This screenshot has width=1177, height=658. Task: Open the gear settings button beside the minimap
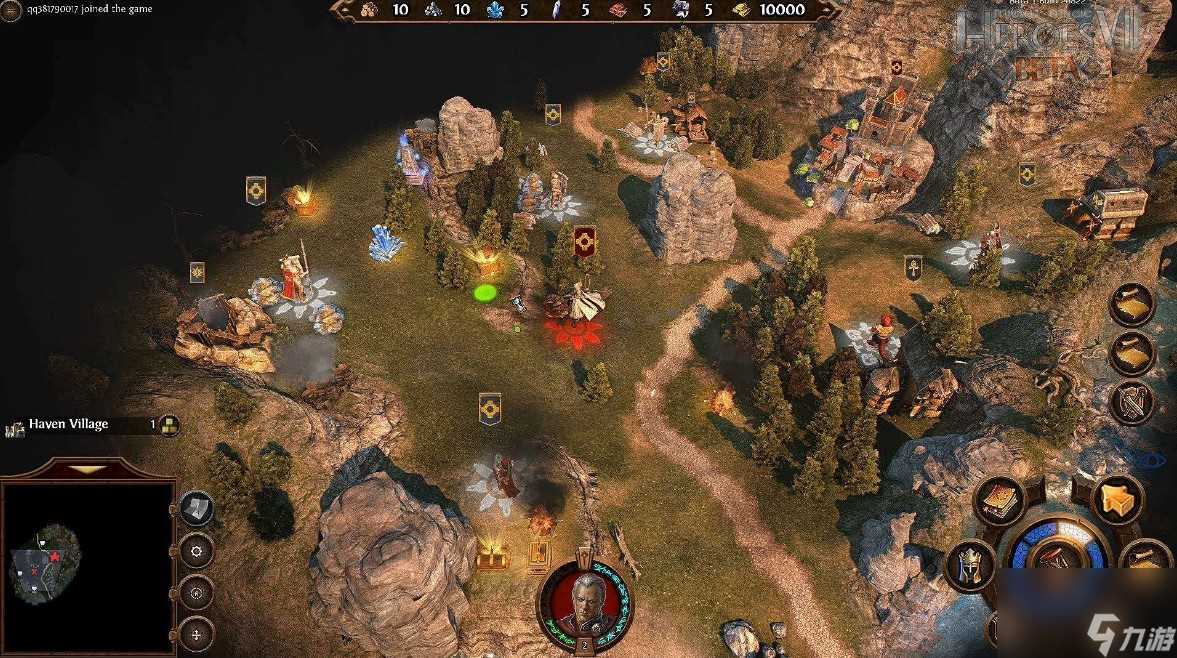196,549
